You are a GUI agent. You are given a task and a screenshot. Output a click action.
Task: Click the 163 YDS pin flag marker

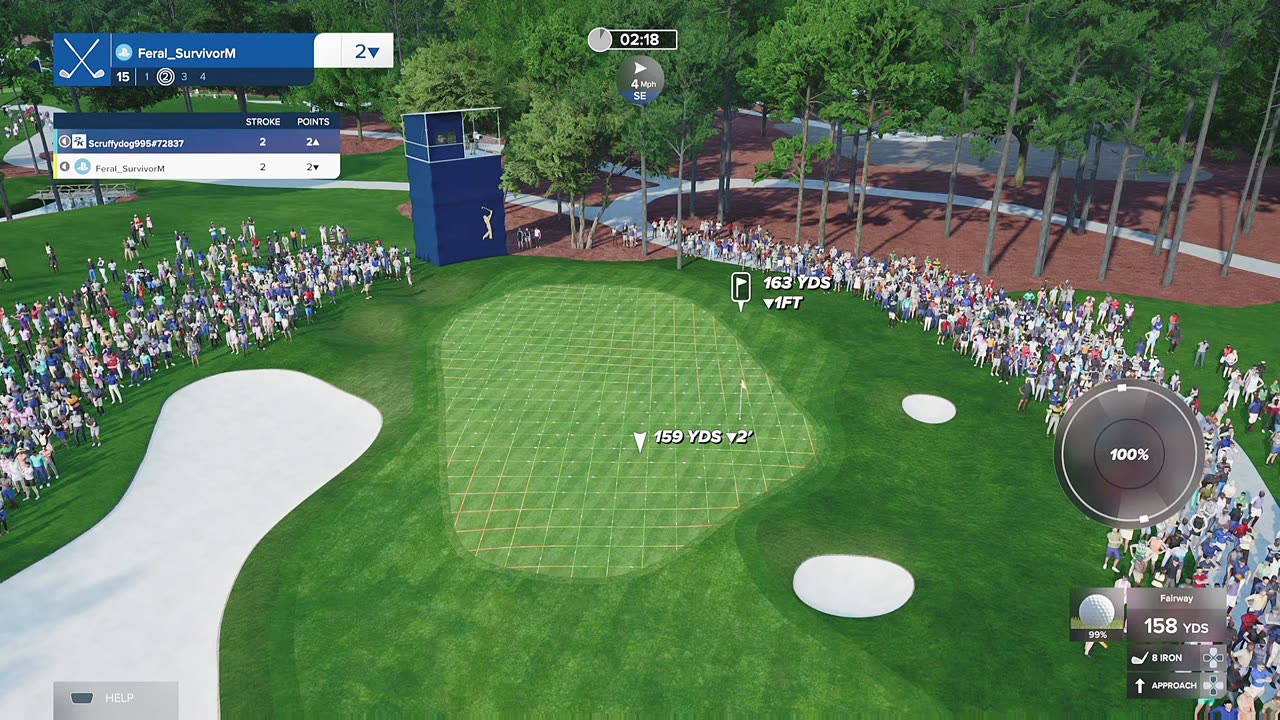coord(741,288)
